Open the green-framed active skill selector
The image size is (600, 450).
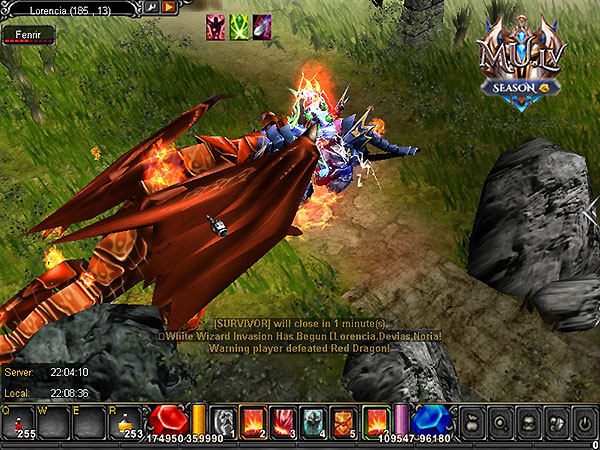click(x=376, y=420)
